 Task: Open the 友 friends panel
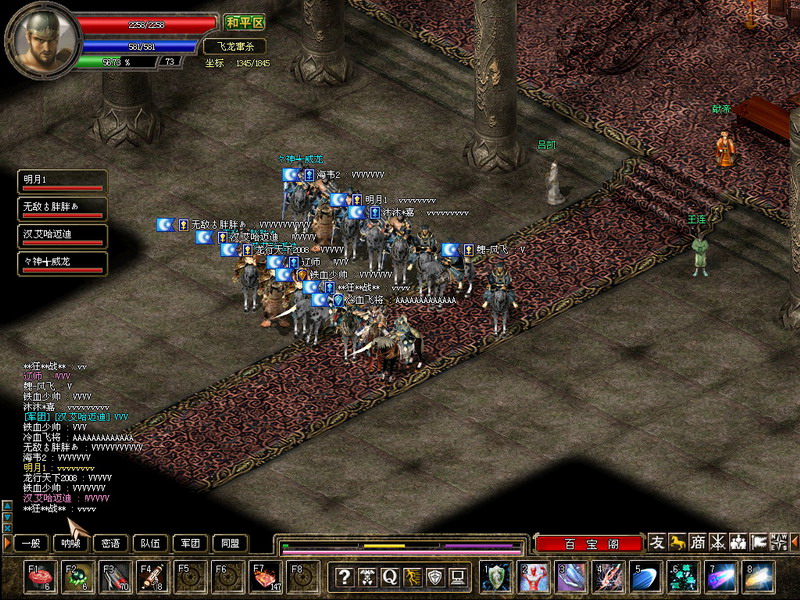[657, 542]
